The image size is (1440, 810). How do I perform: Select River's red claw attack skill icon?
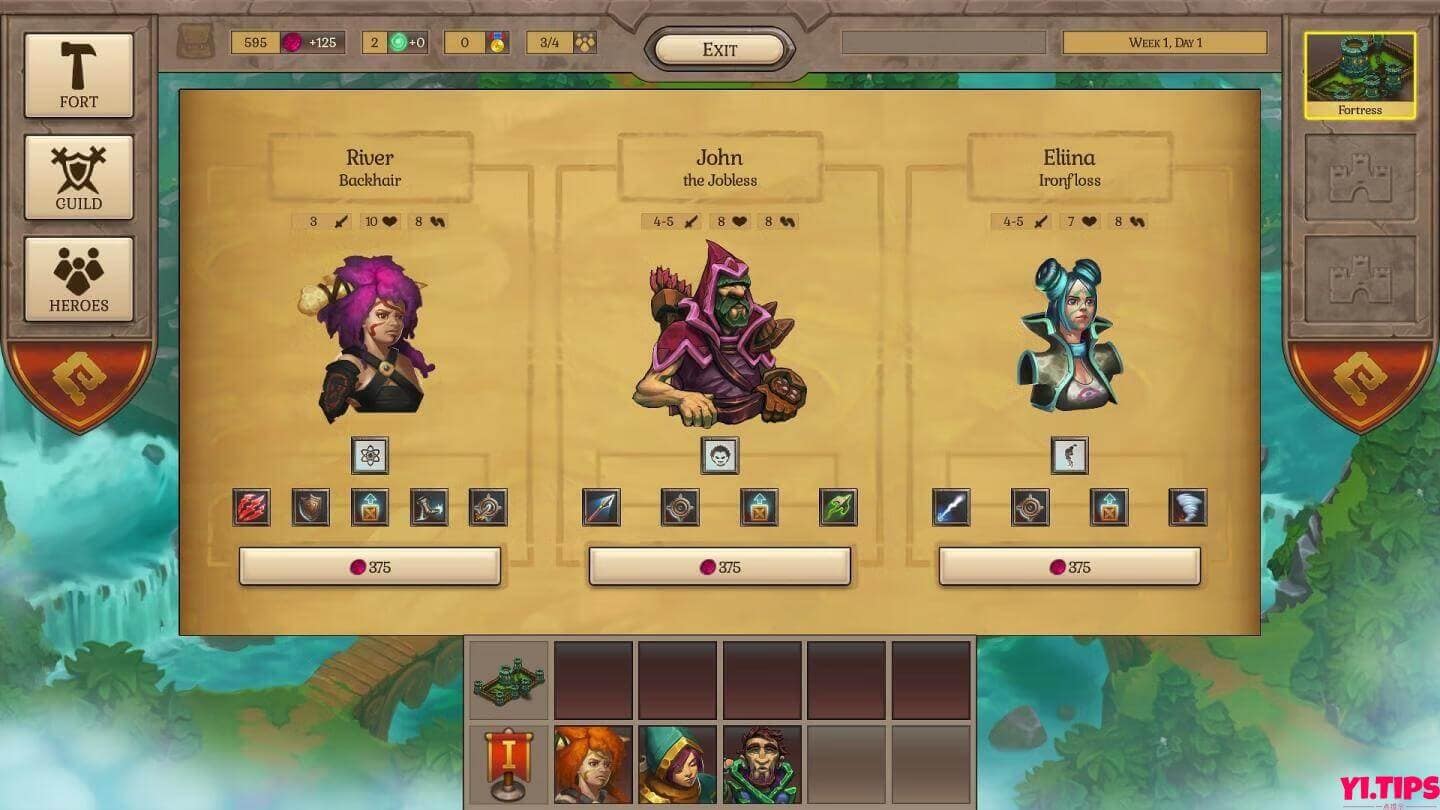point(252,507)
